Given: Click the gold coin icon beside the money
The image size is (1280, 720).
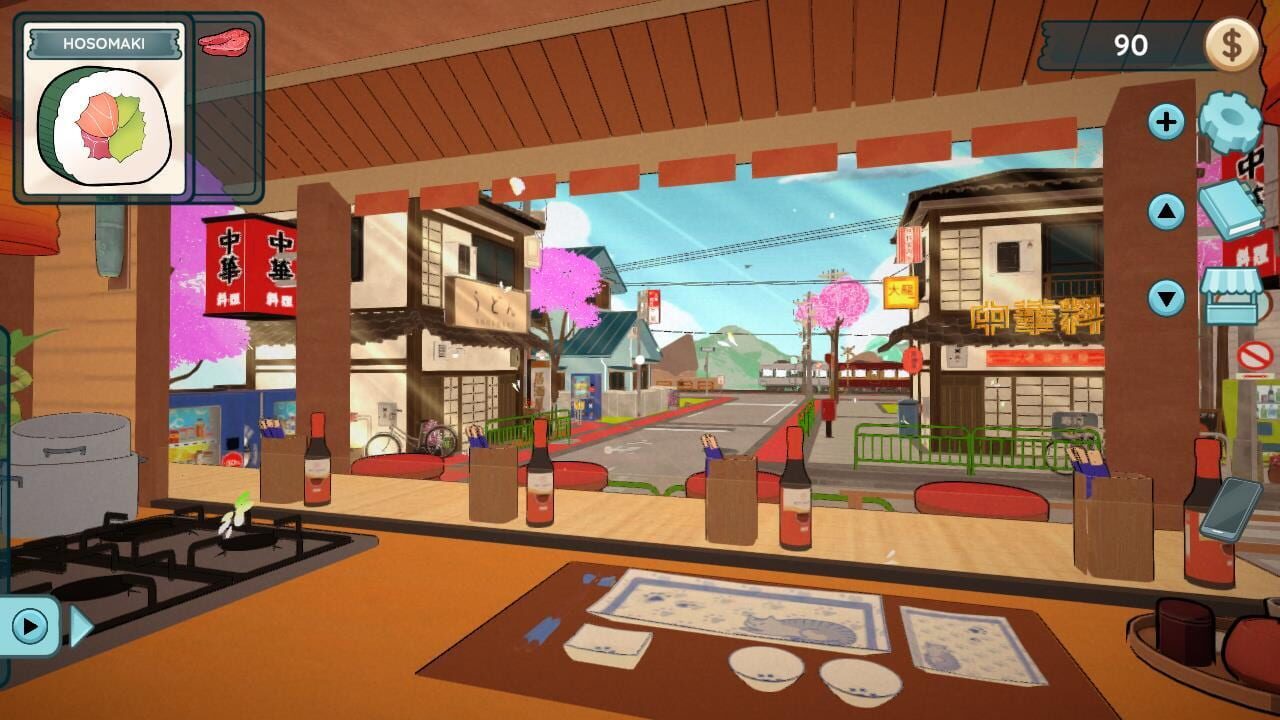Looking at the screenshot, I should [1230, 44].
